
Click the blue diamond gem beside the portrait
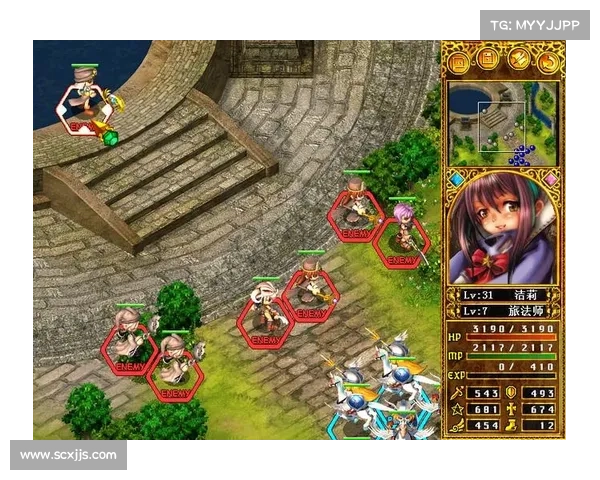click(x=457, y=180)
